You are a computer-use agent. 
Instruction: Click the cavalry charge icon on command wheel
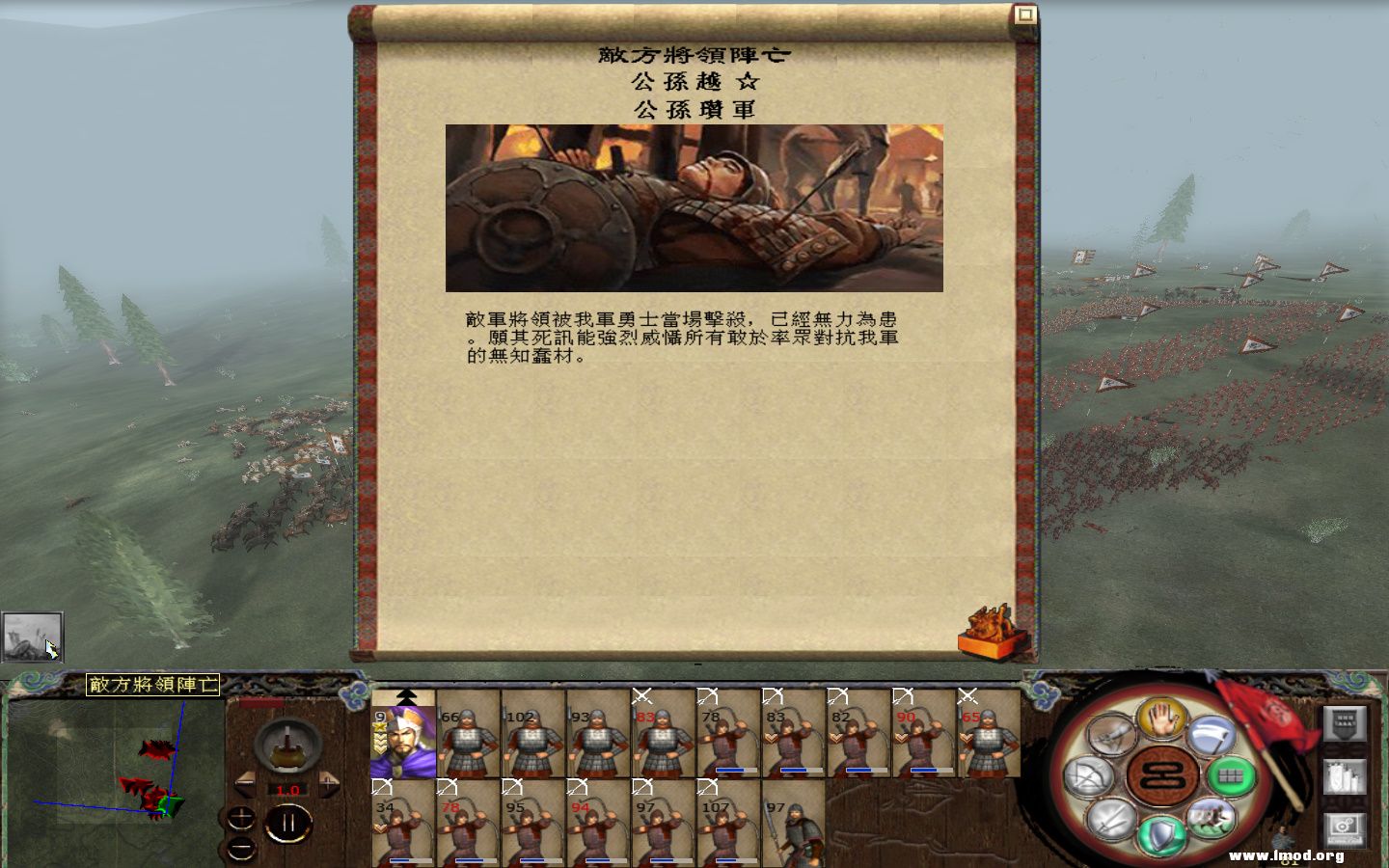(1213, 818)
